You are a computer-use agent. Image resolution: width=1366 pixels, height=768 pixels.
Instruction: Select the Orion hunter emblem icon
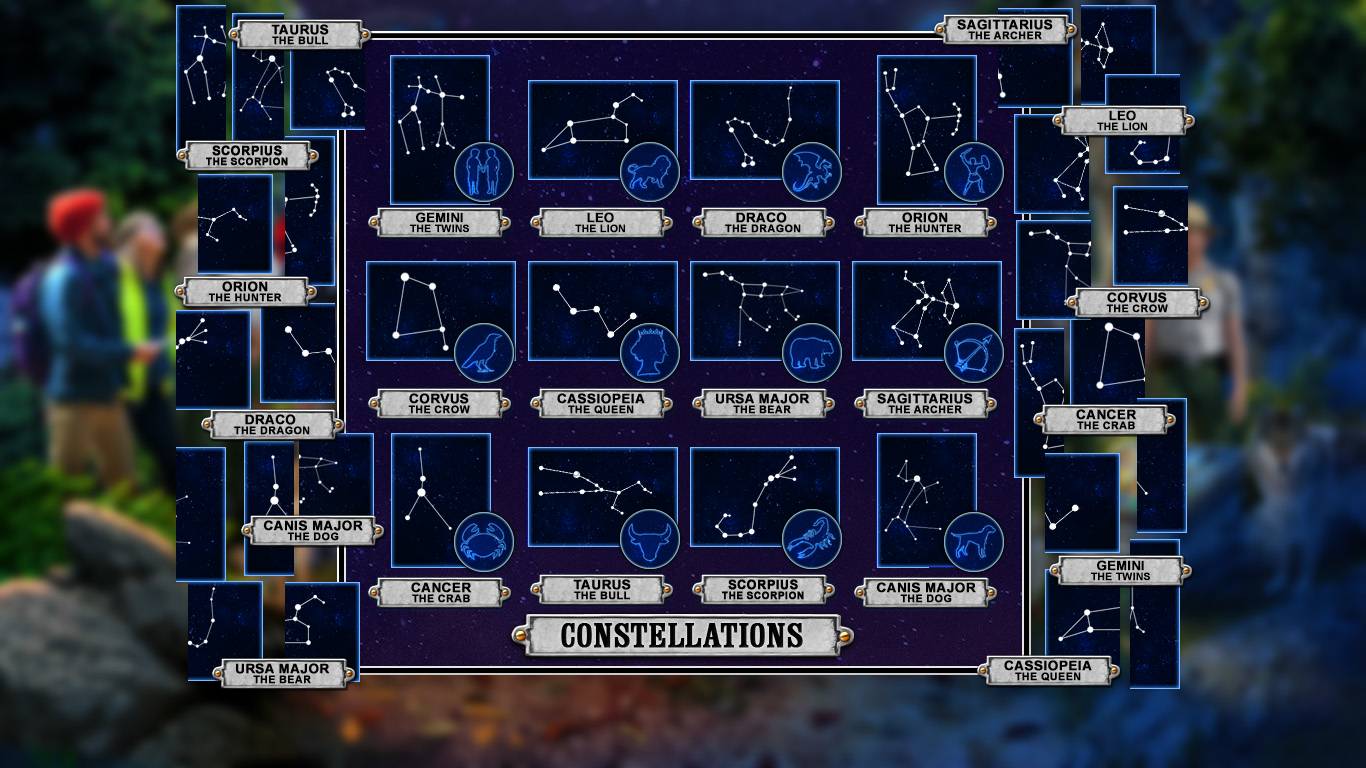(973, 173)
